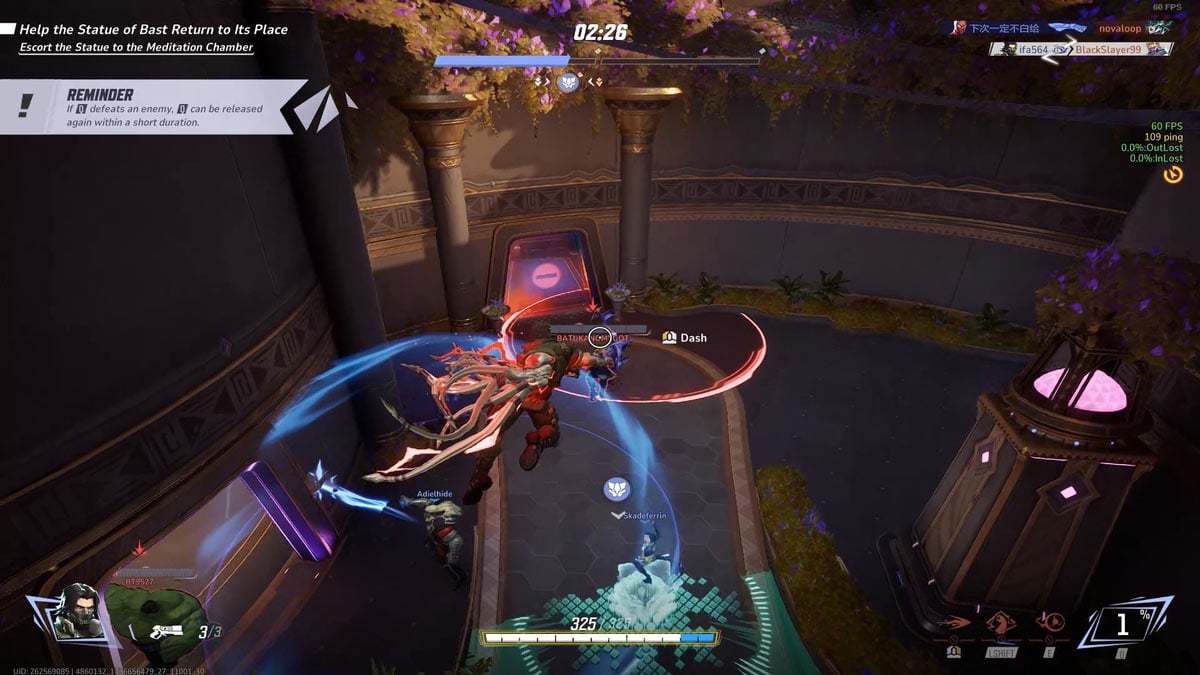Viewport: 1200px width, 675px height.
Task: Click the yellow network latency warning icon
Action: tap(1173, 175)
